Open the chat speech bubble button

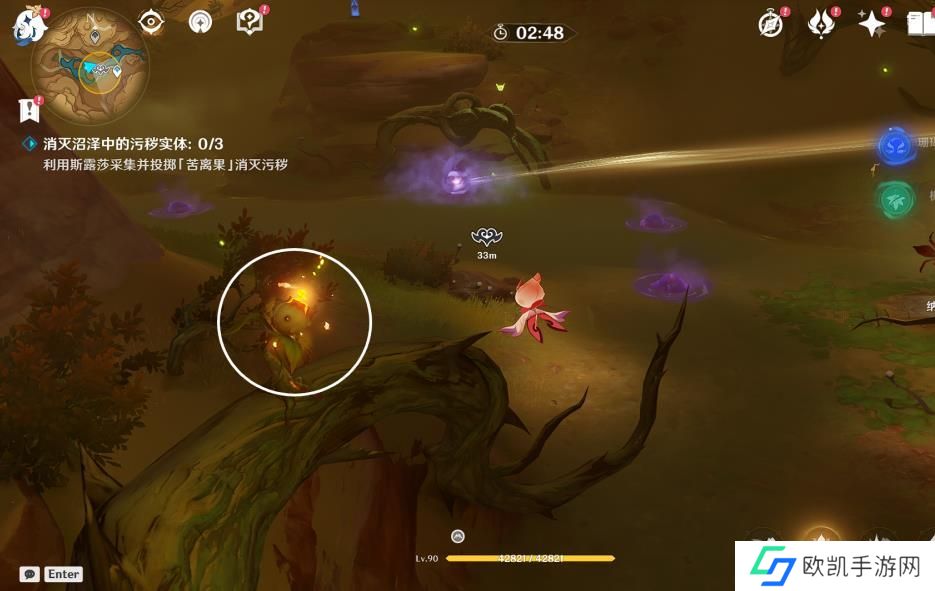coord(29,574)
